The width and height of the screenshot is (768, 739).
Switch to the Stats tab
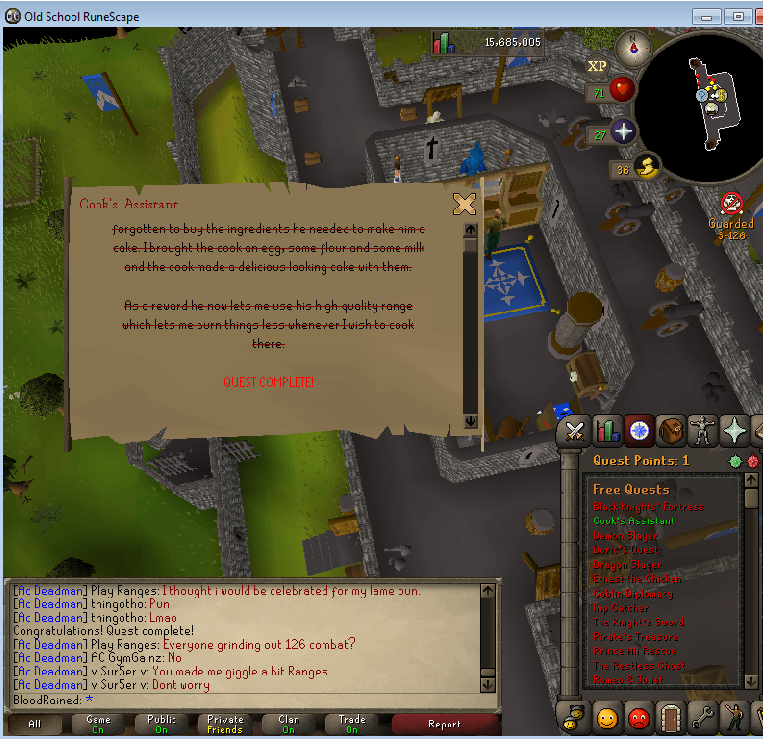coord(607,431)
